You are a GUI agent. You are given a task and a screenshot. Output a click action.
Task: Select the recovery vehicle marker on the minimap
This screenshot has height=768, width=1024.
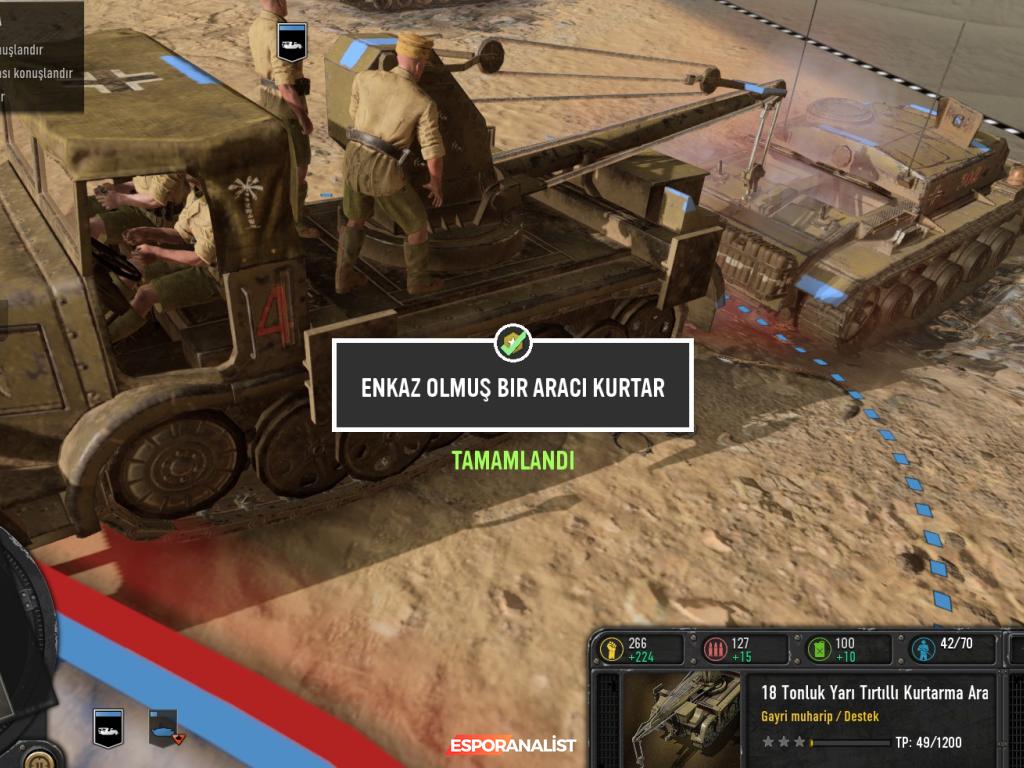[x=108, y=727]
